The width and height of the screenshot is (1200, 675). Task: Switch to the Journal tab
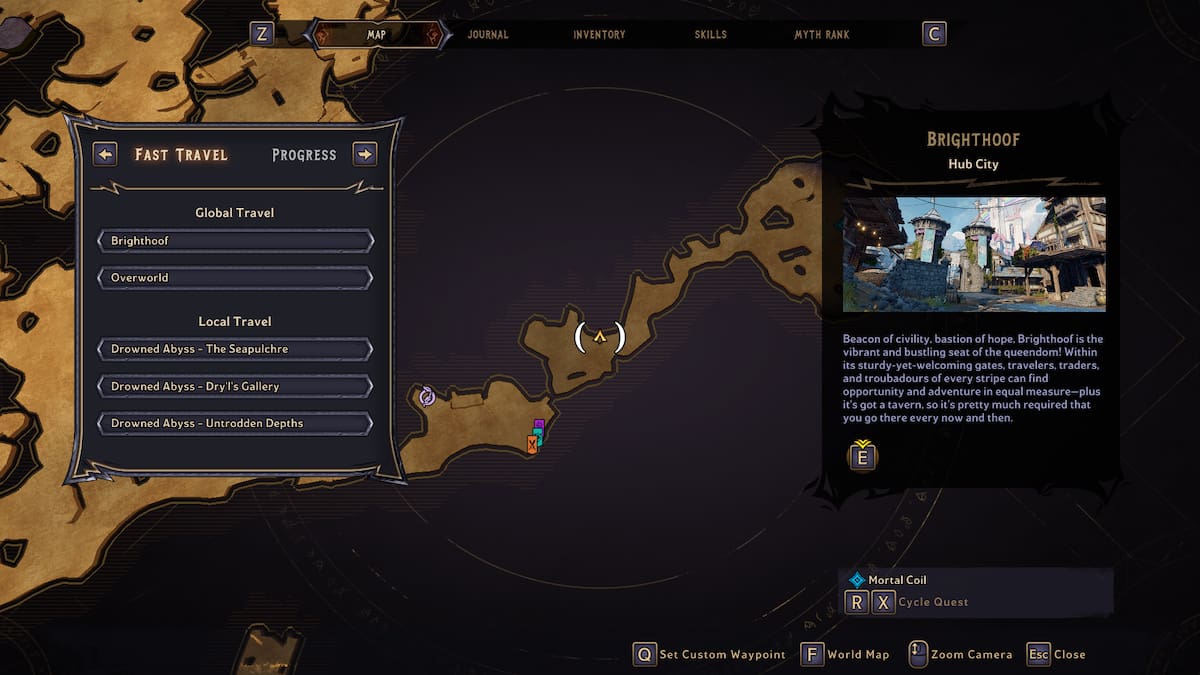coord(488,35)
